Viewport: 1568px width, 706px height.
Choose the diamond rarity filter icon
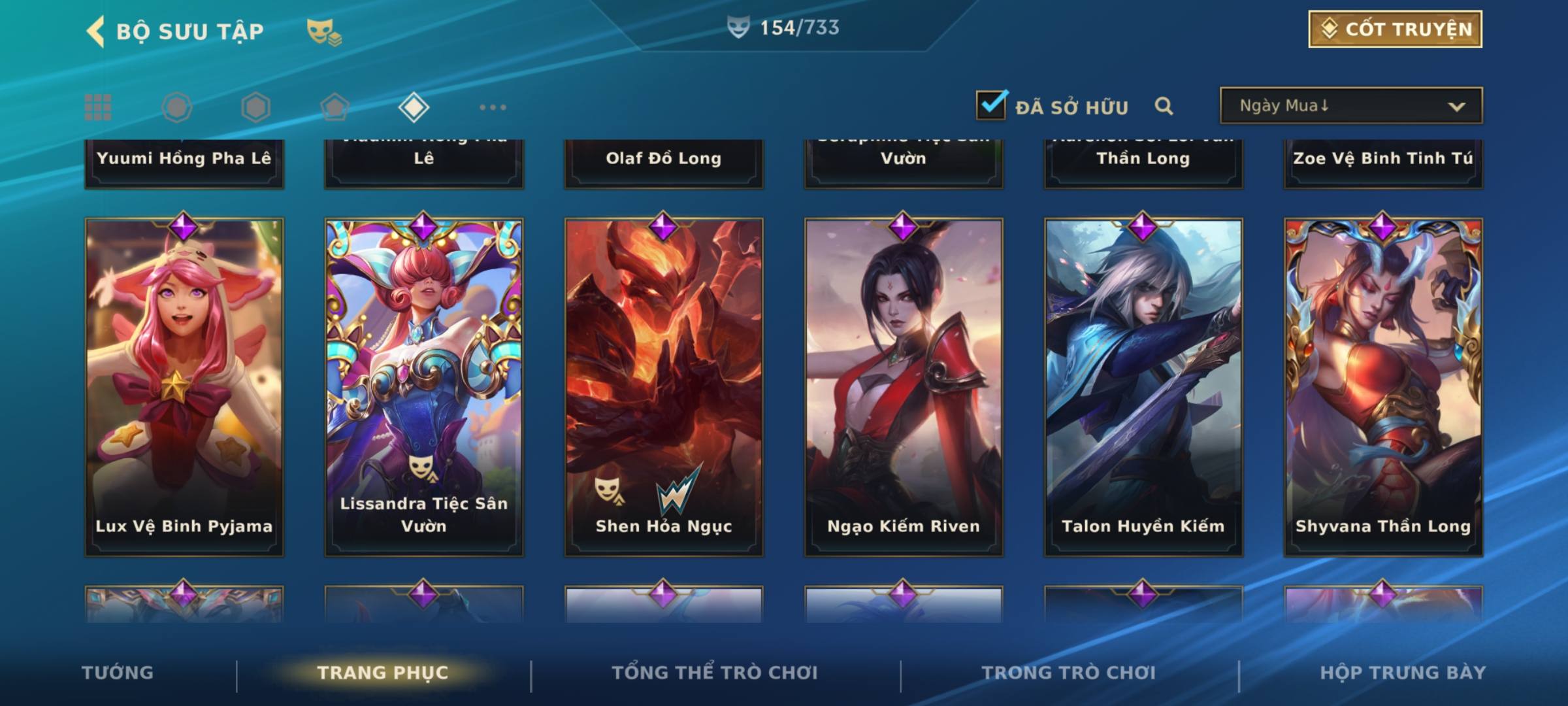pos(414,107)
